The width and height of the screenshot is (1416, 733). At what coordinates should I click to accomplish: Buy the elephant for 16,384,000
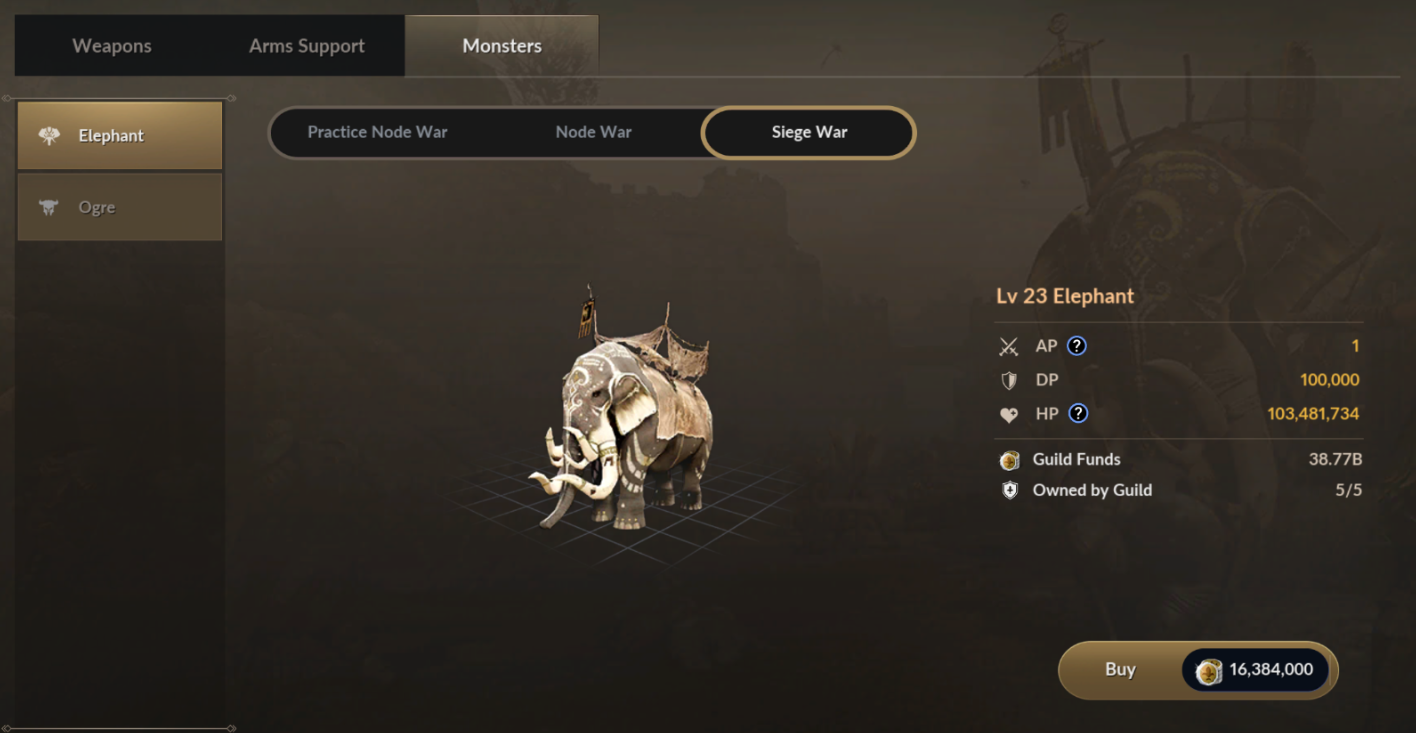[1197, 670]
